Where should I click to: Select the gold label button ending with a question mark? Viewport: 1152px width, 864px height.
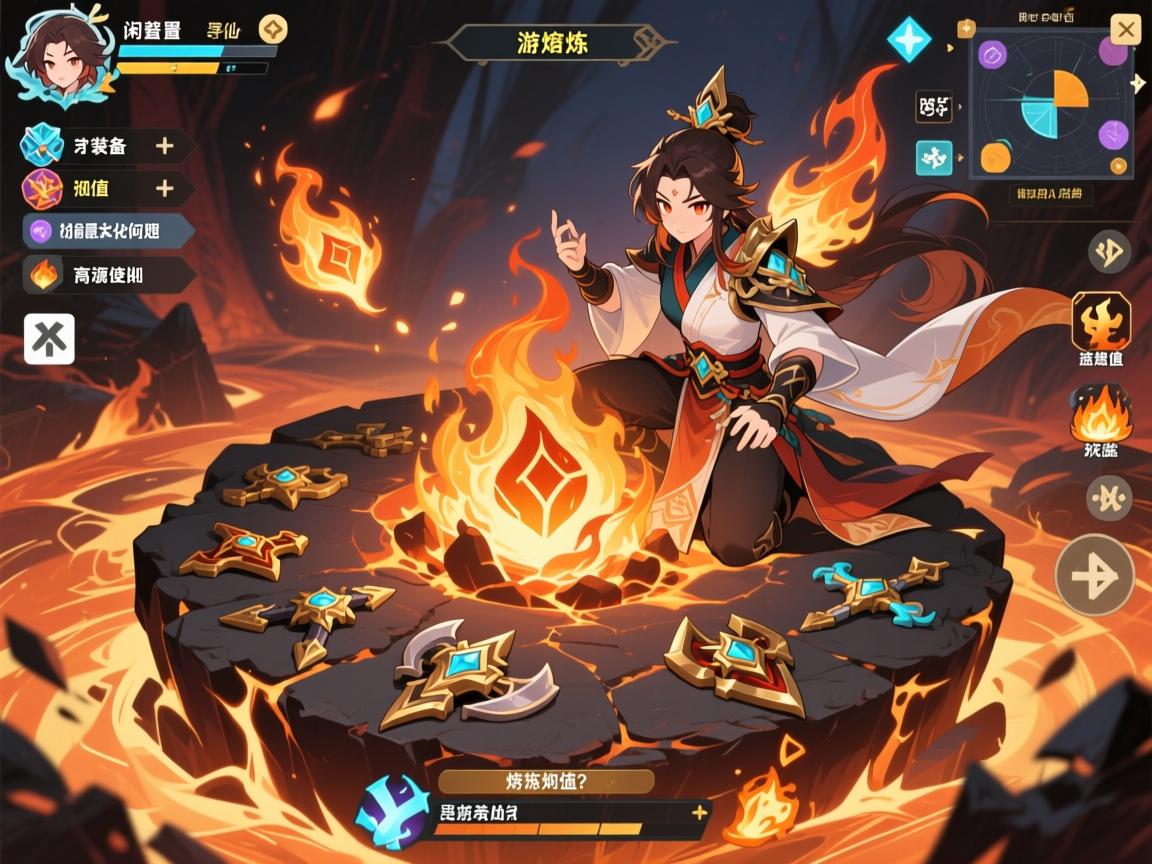tap(546, 781)
